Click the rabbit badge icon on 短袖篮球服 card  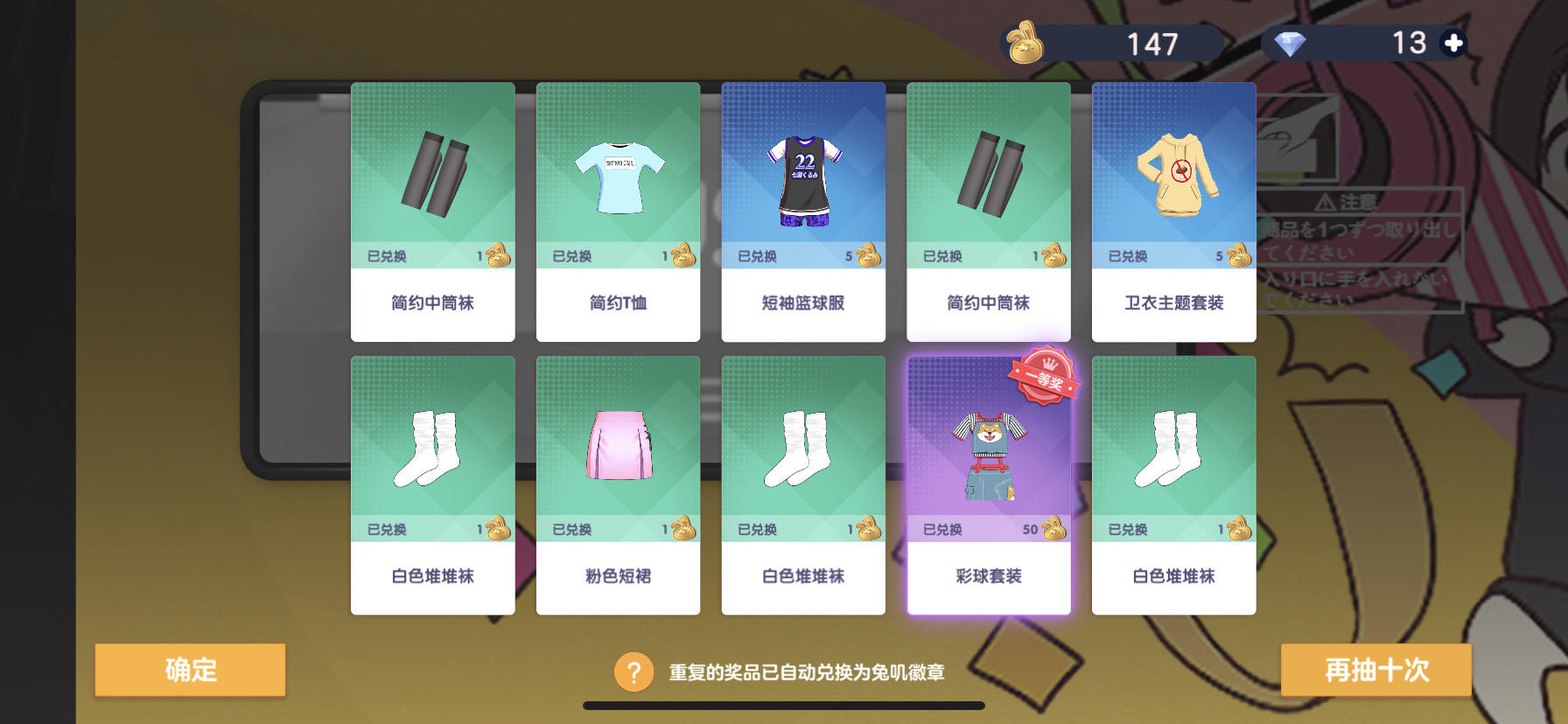point(867,255)
